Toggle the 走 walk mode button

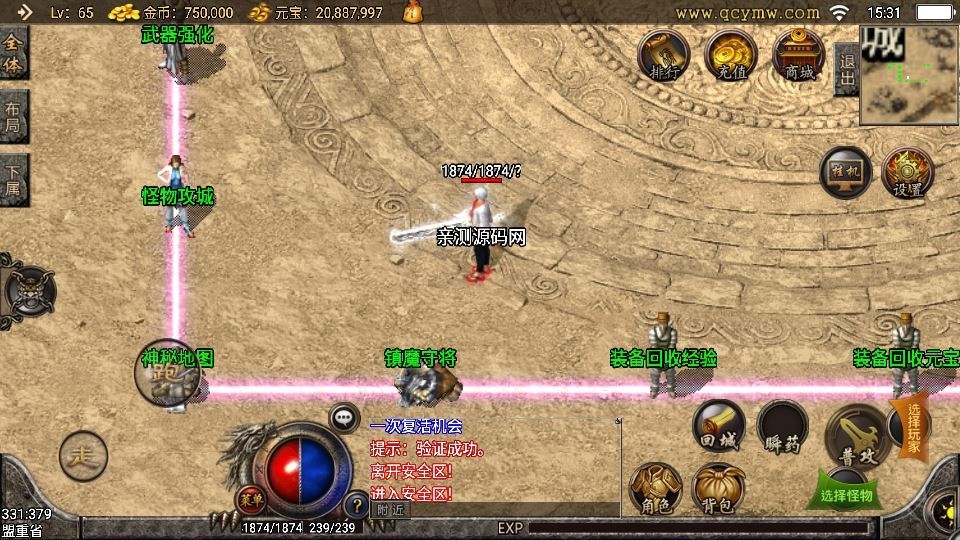82,457
